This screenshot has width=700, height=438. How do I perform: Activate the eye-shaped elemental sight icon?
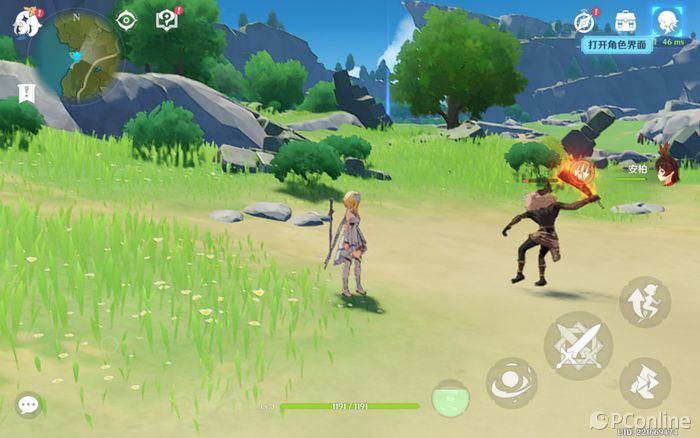[126, 20]
